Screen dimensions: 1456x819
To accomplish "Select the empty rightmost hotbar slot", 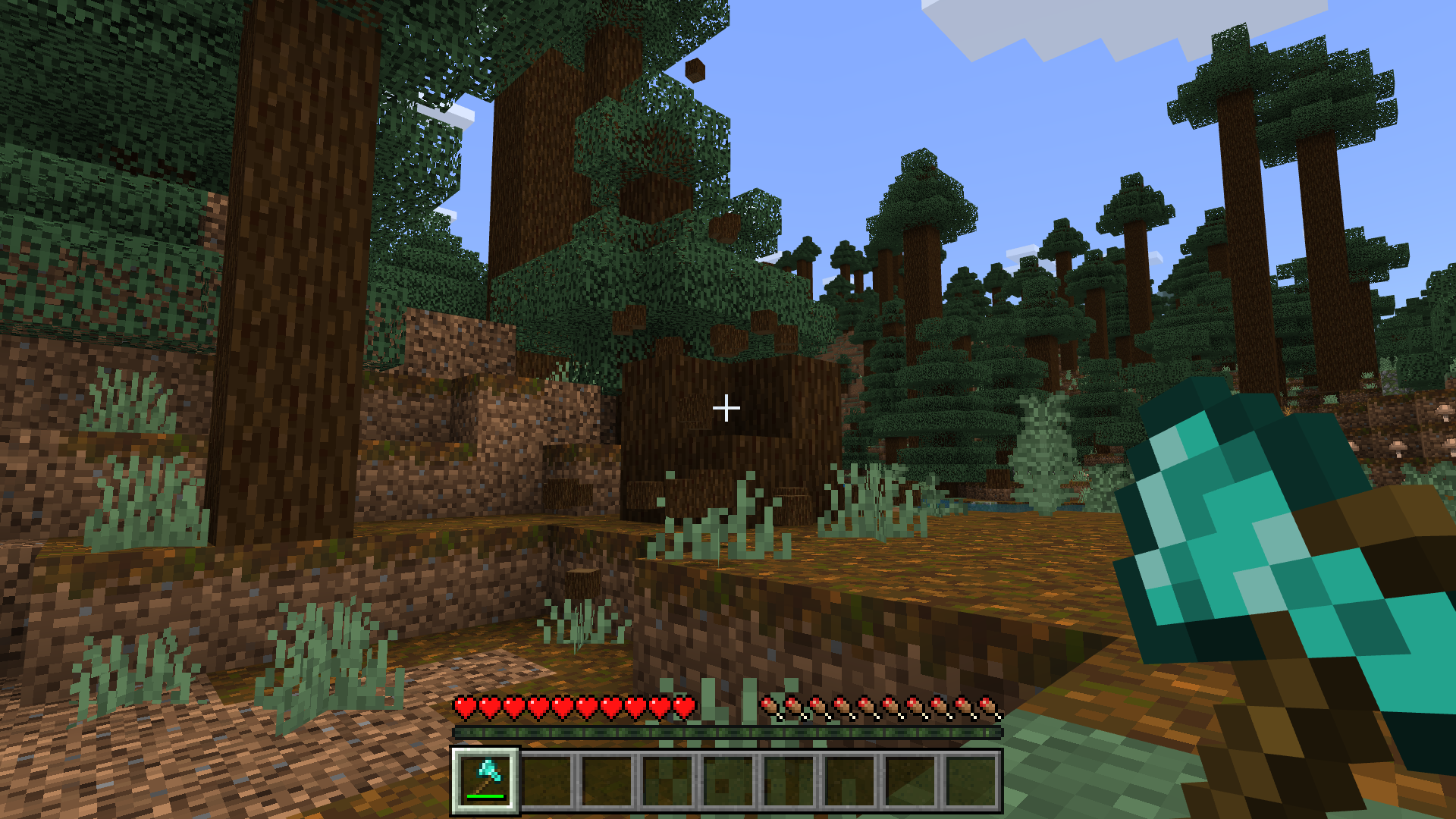I will pyautogui.click(x=972, y=781).
